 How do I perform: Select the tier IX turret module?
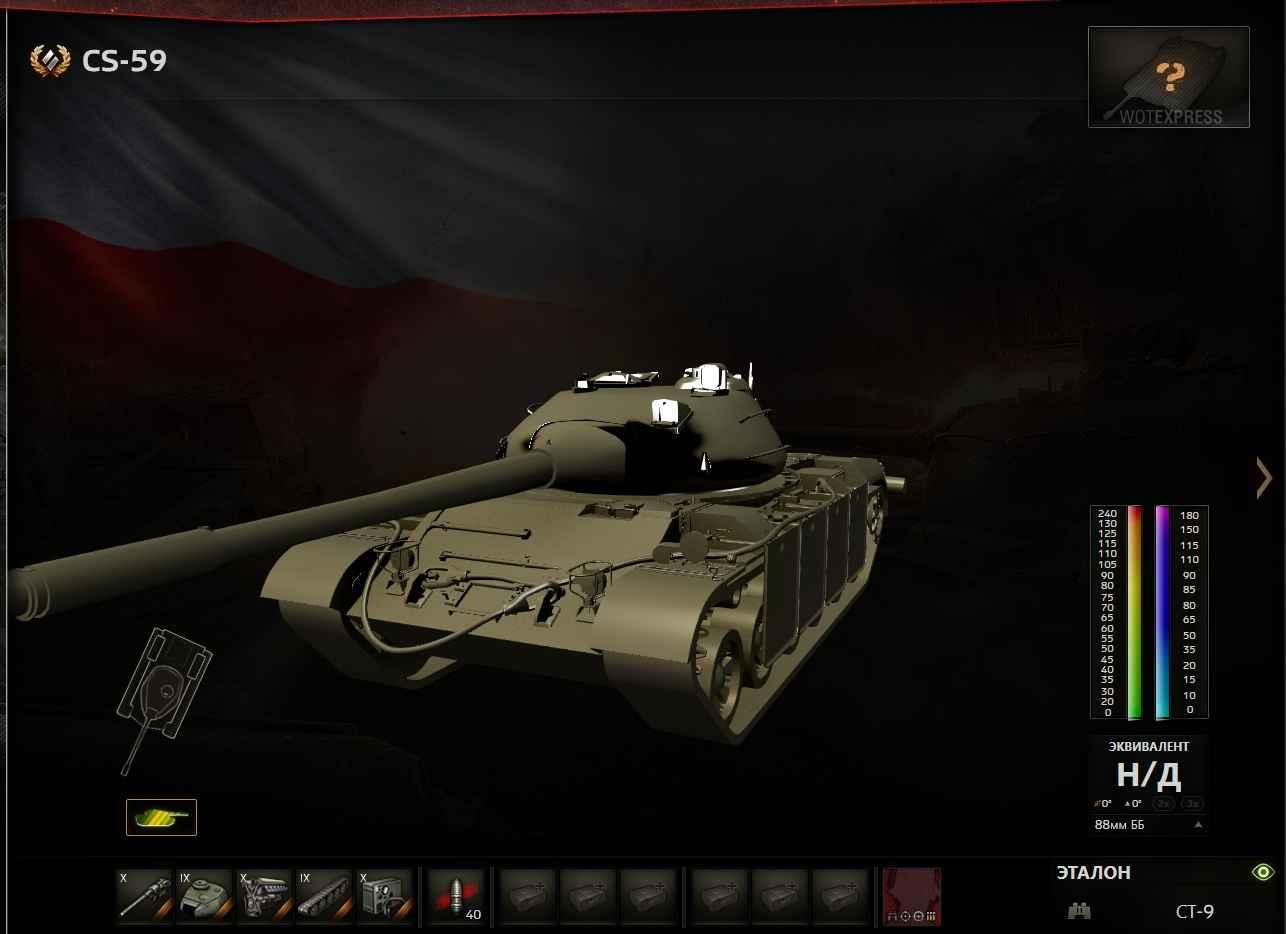(205, 893)
